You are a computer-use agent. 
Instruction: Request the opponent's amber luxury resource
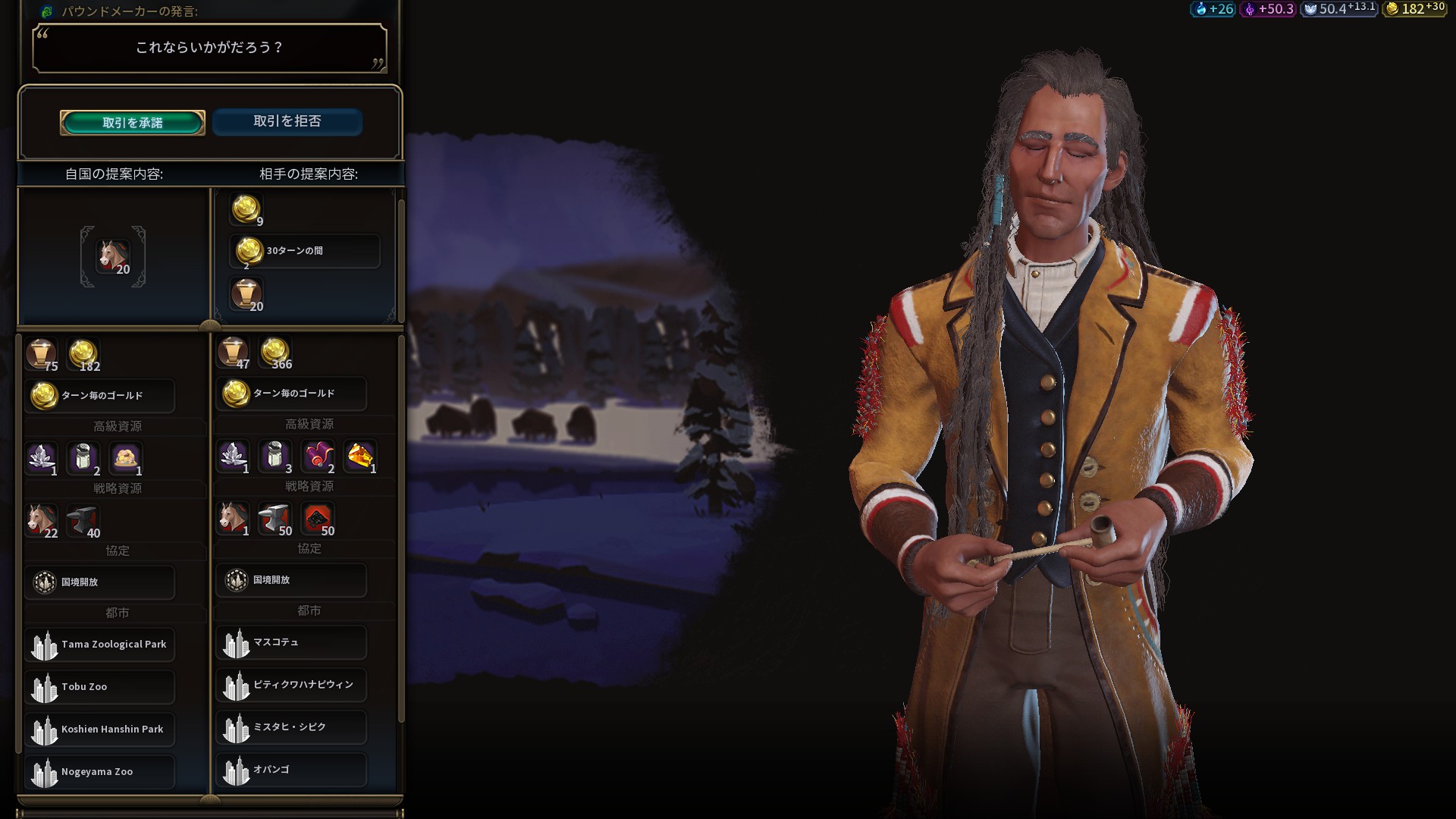[x=361, y=457]
